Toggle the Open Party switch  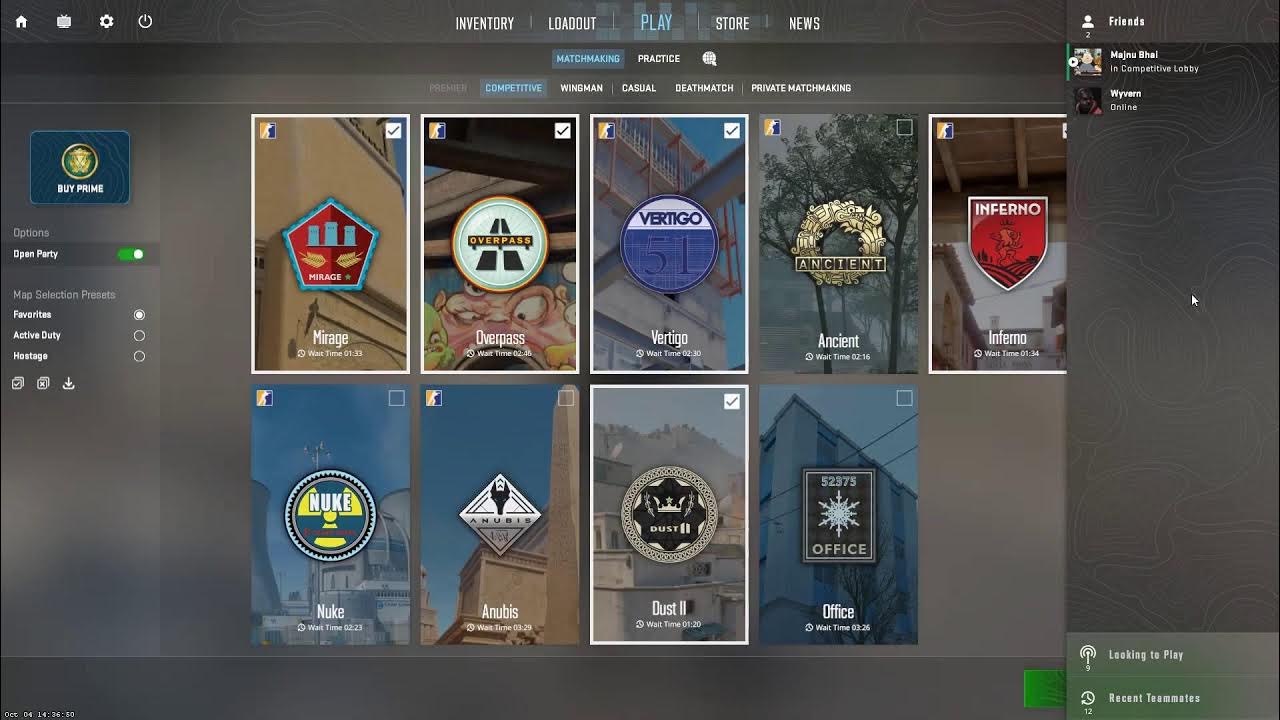point(131,254)
